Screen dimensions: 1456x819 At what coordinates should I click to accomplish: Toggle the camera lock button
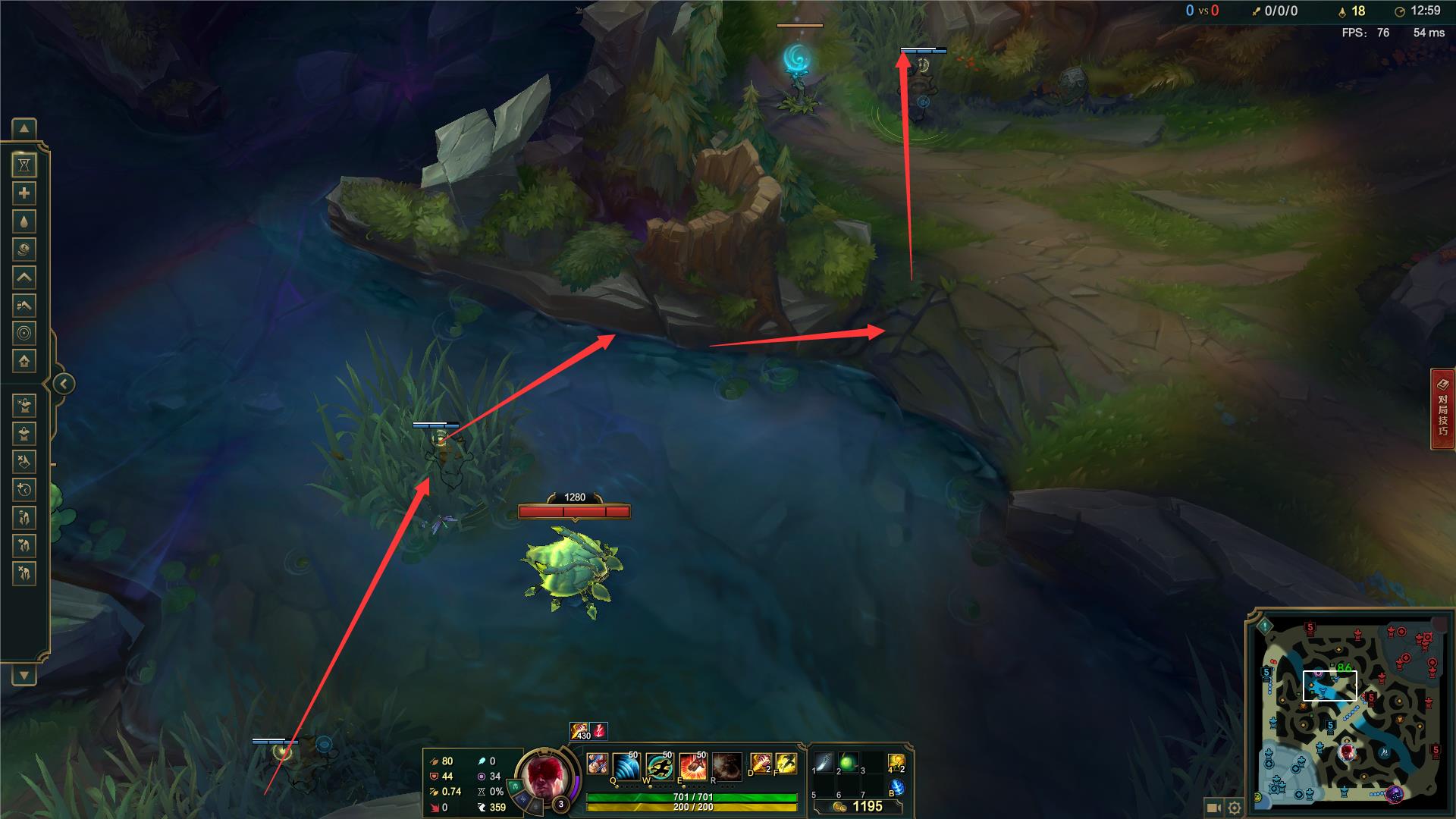pyautogui.click(x=1213, y=808)
